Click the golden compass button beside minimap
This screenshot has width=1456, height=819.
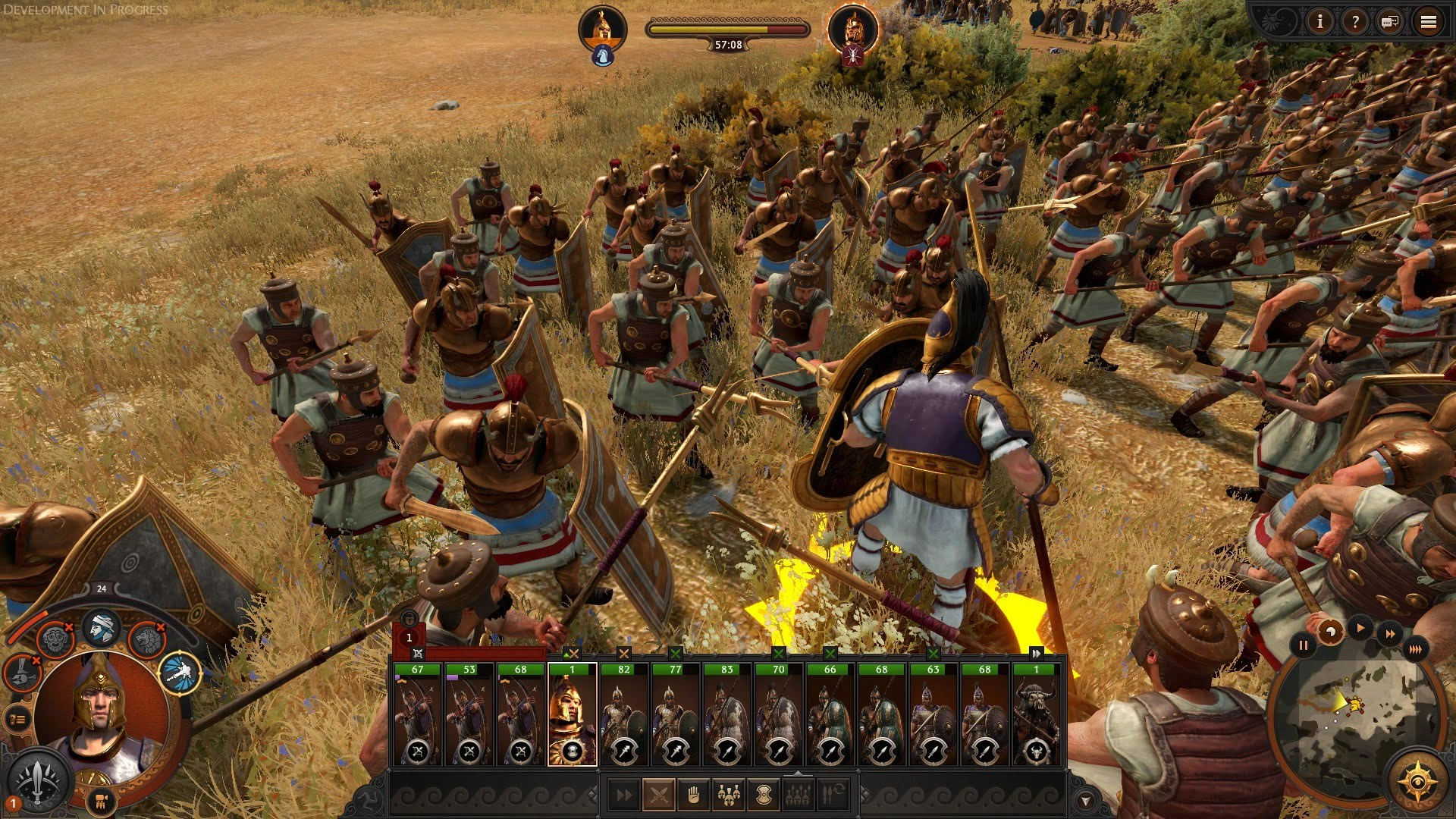1416,780
